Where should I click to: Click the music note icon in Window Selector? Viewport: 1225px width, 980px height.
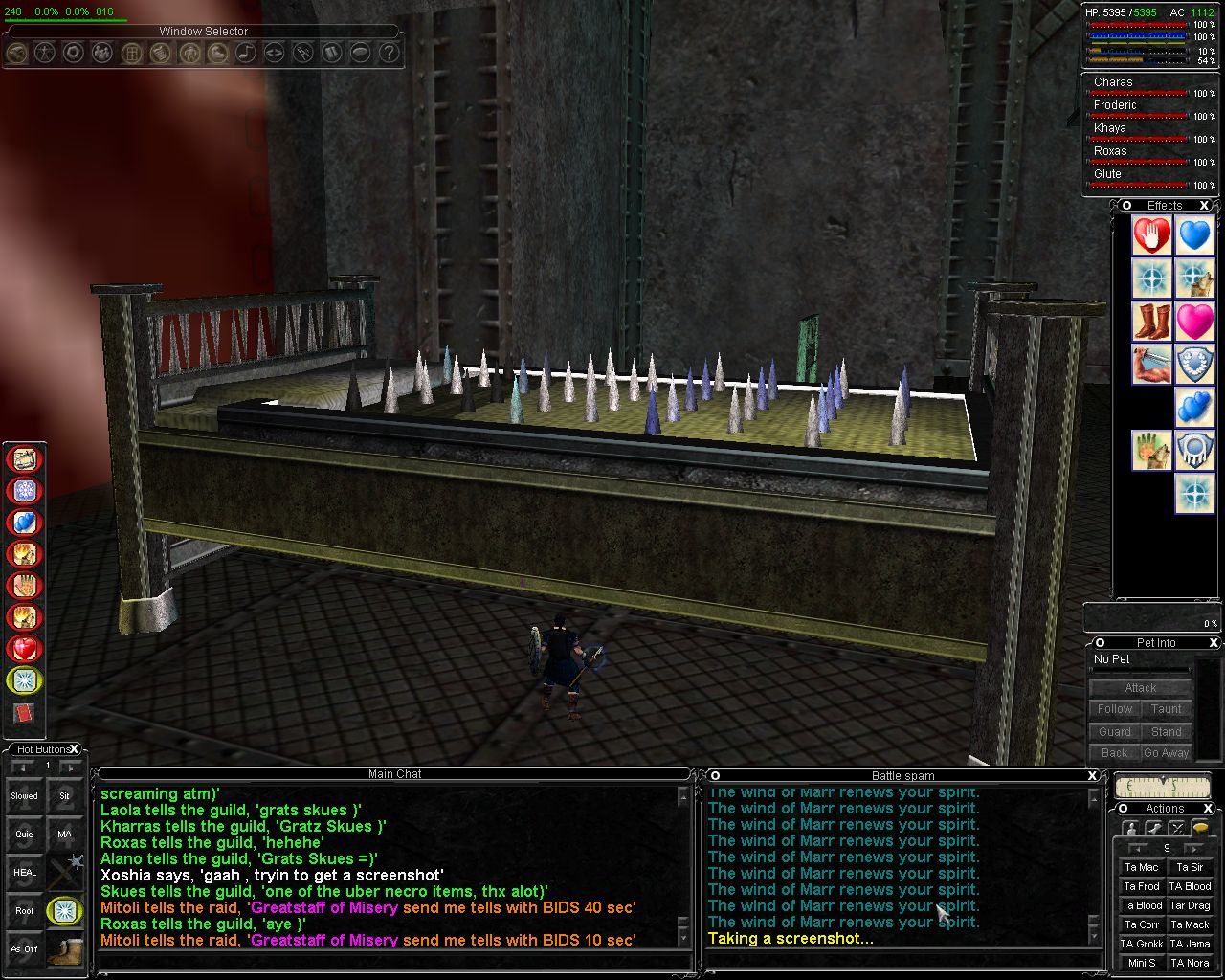pos(245,54)
